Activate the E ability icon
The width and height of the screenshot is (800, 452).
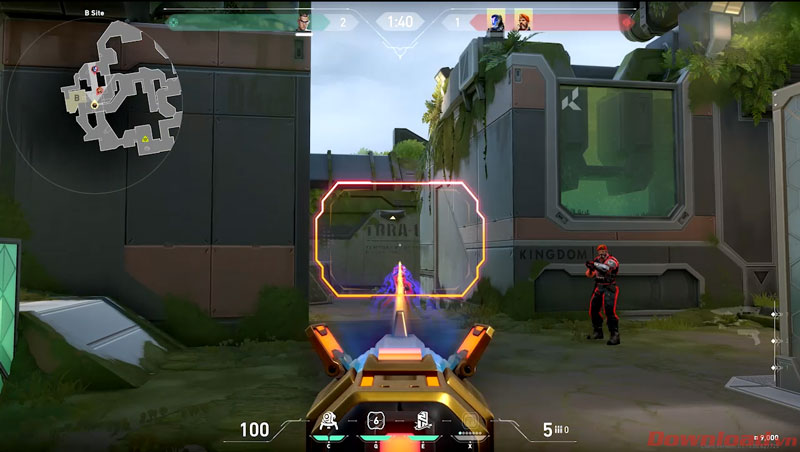[x=424, y=422]
